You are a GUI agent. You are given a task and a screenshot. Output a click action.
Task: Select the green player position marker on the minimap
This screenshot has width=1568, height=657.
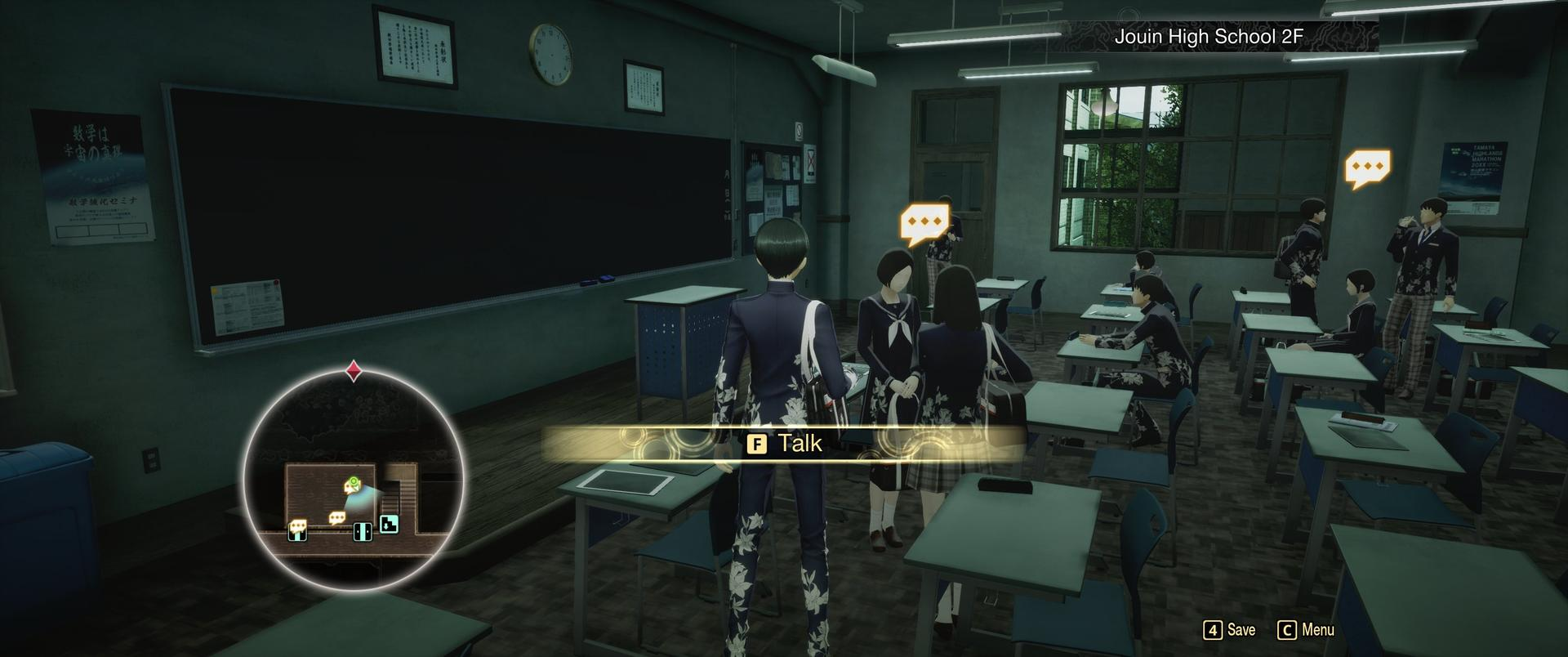click(353, 482)
